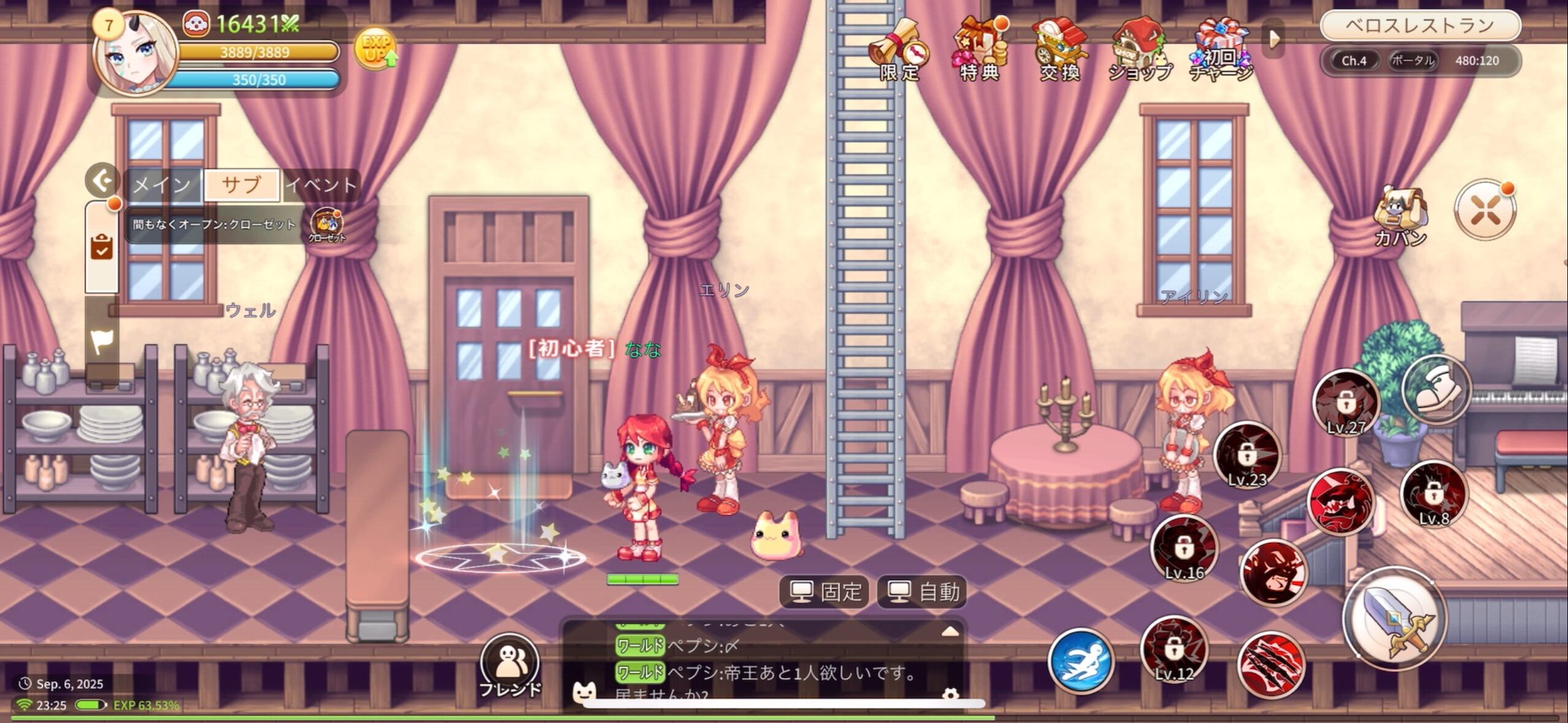This screenshot has height=723, width=1568.
Task: Open the 限定 limited offers menu
Action: [899, 50]
